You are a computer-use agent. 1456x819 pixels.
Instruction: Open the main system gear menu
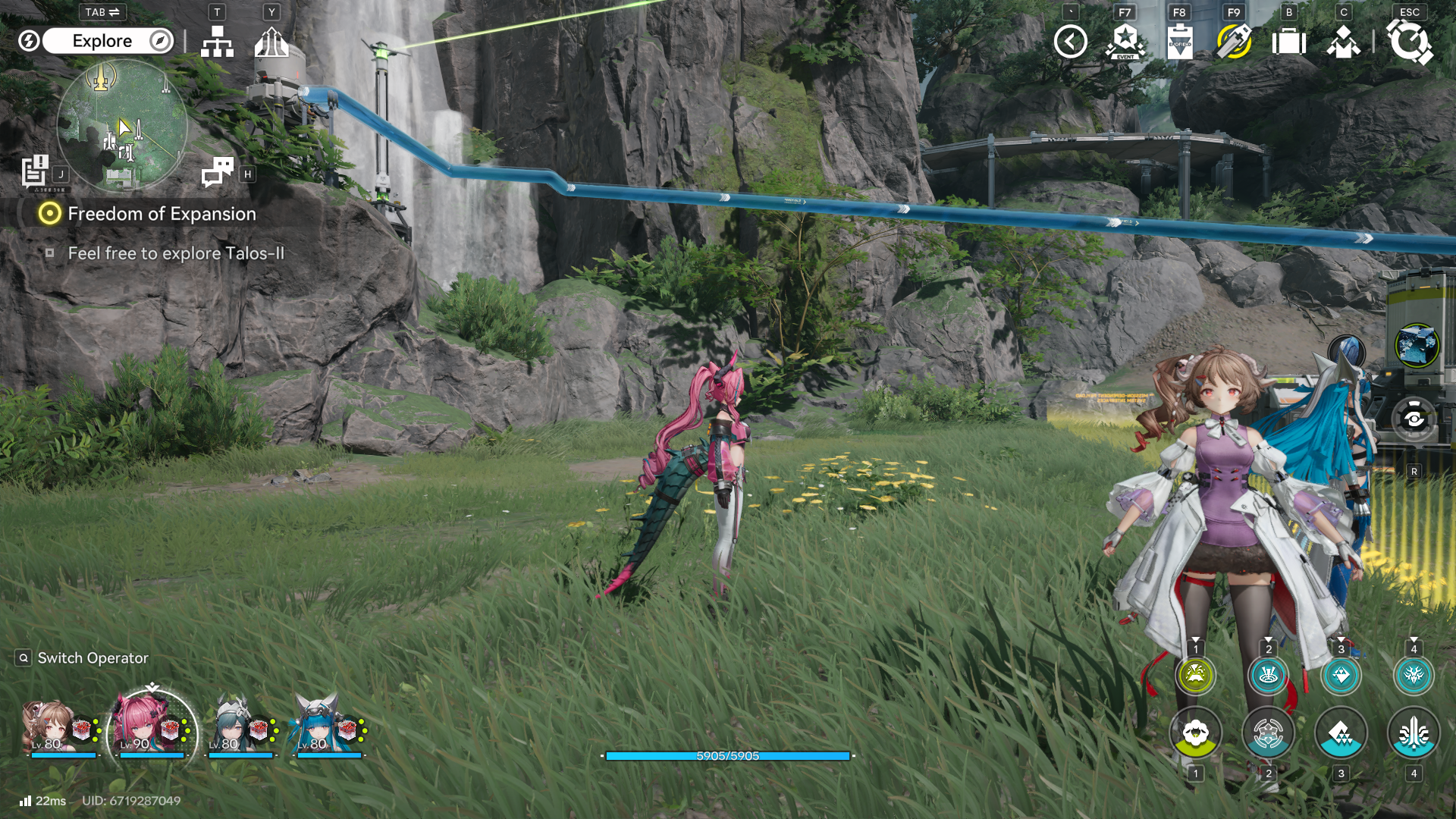(1409, 42)
